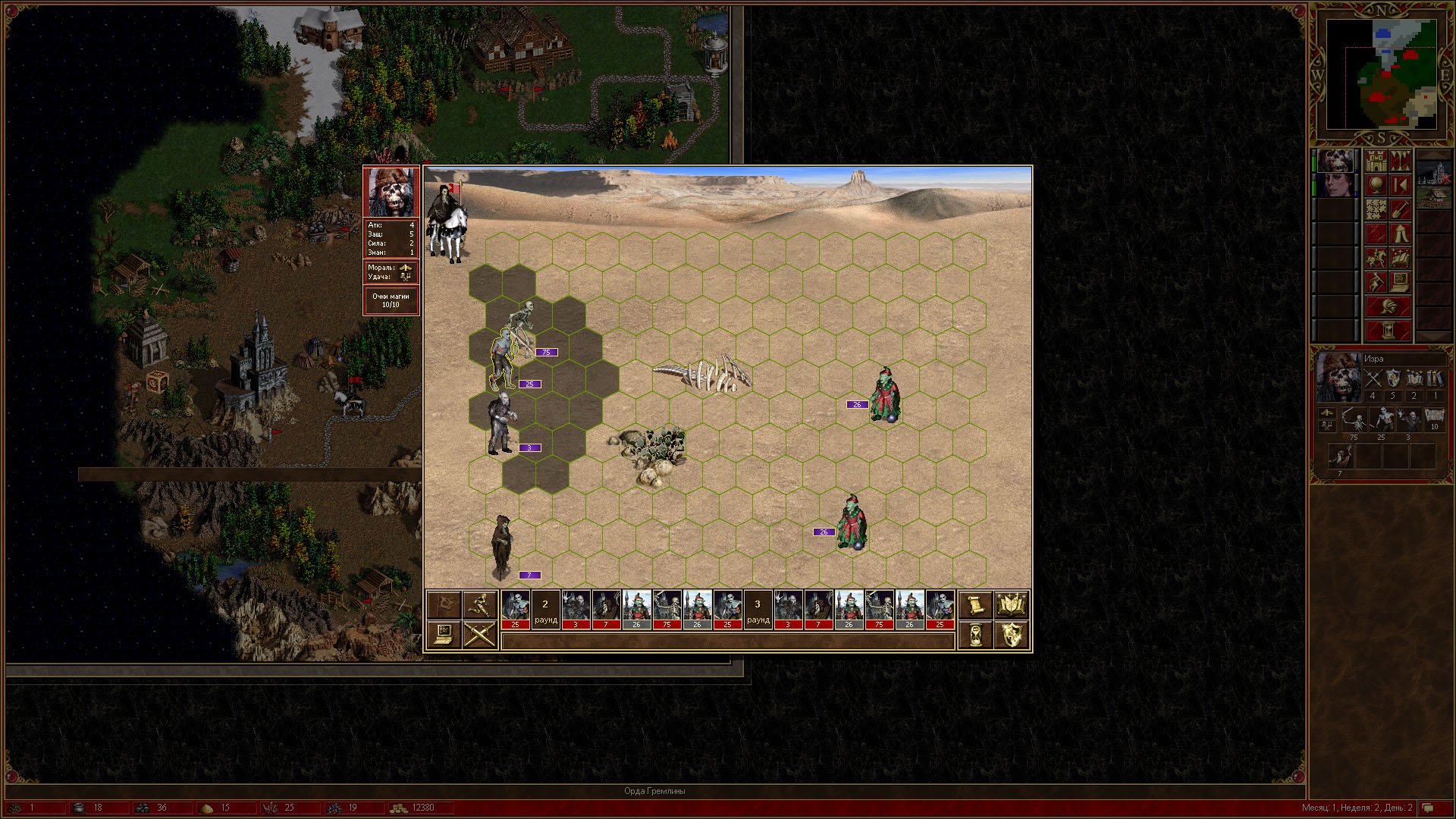This screenshot has width=1456, height=819.
Task: Open the combat log scroll button
Action: [x=975, y=605]
